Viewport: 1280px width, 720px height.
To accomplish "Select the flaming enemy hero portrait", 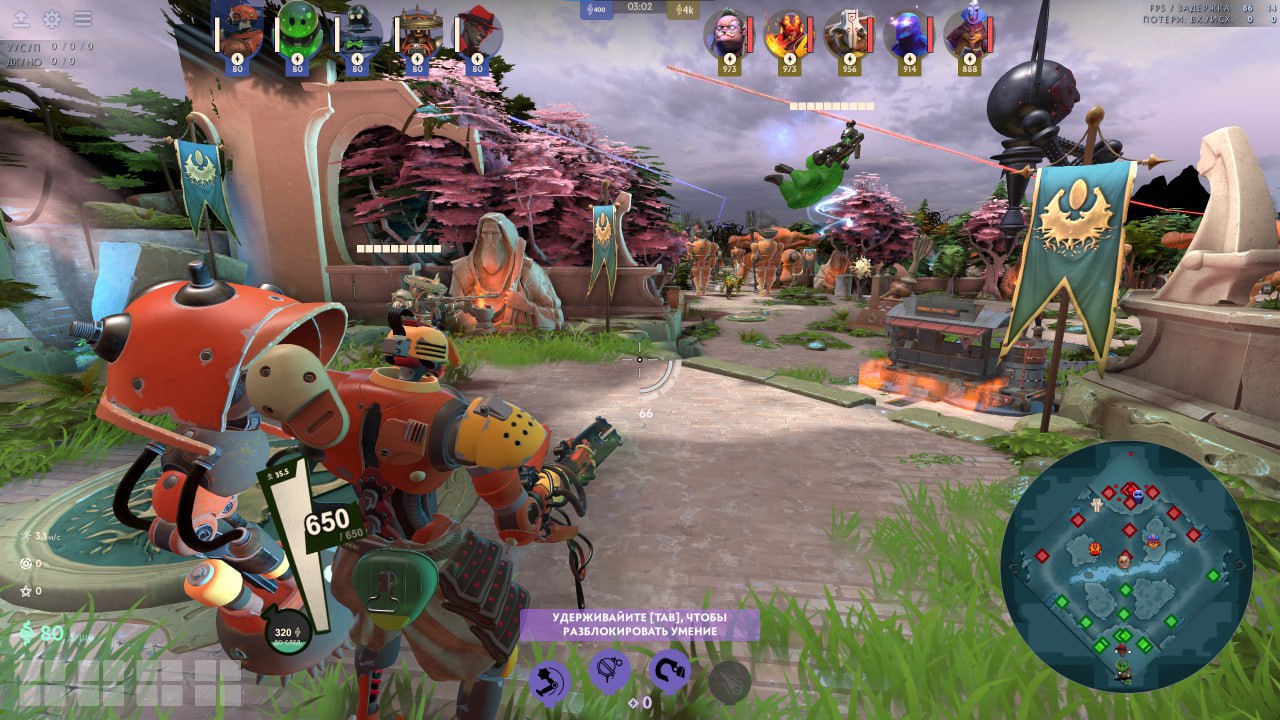I will tap(789, 32).
